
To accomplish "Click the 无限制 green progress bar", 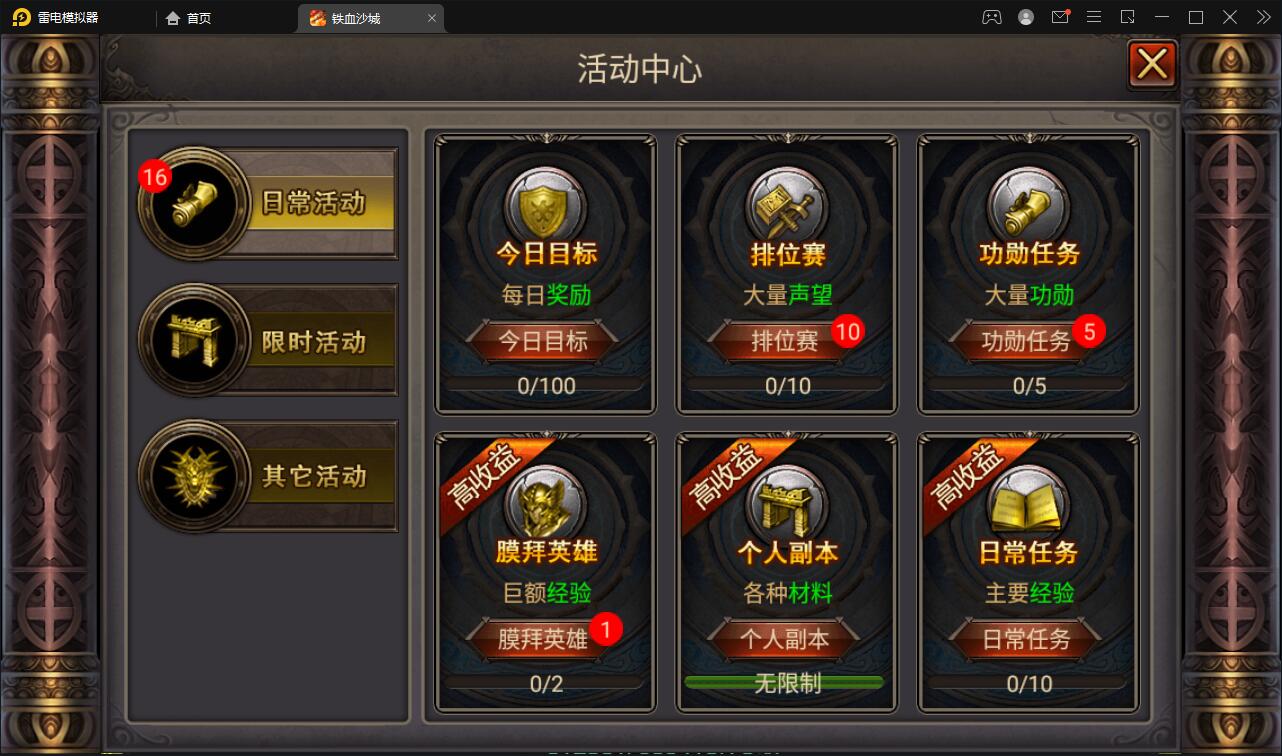I will (786, 684).
